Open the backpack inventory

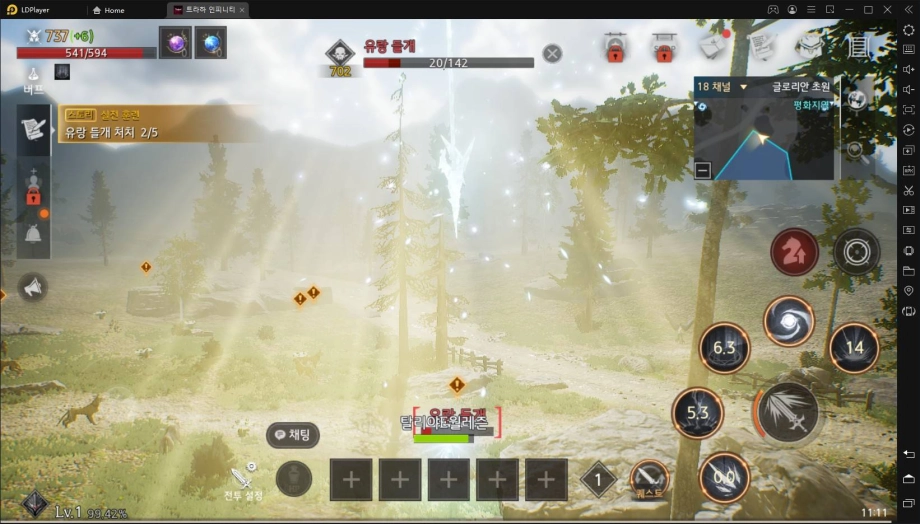(x=809, y=45)
